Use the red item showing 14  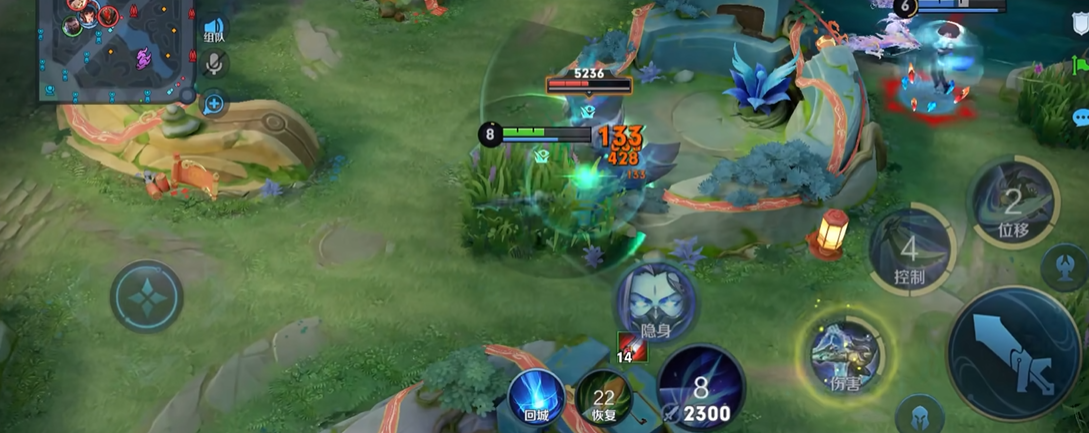(x=631, y=346)
